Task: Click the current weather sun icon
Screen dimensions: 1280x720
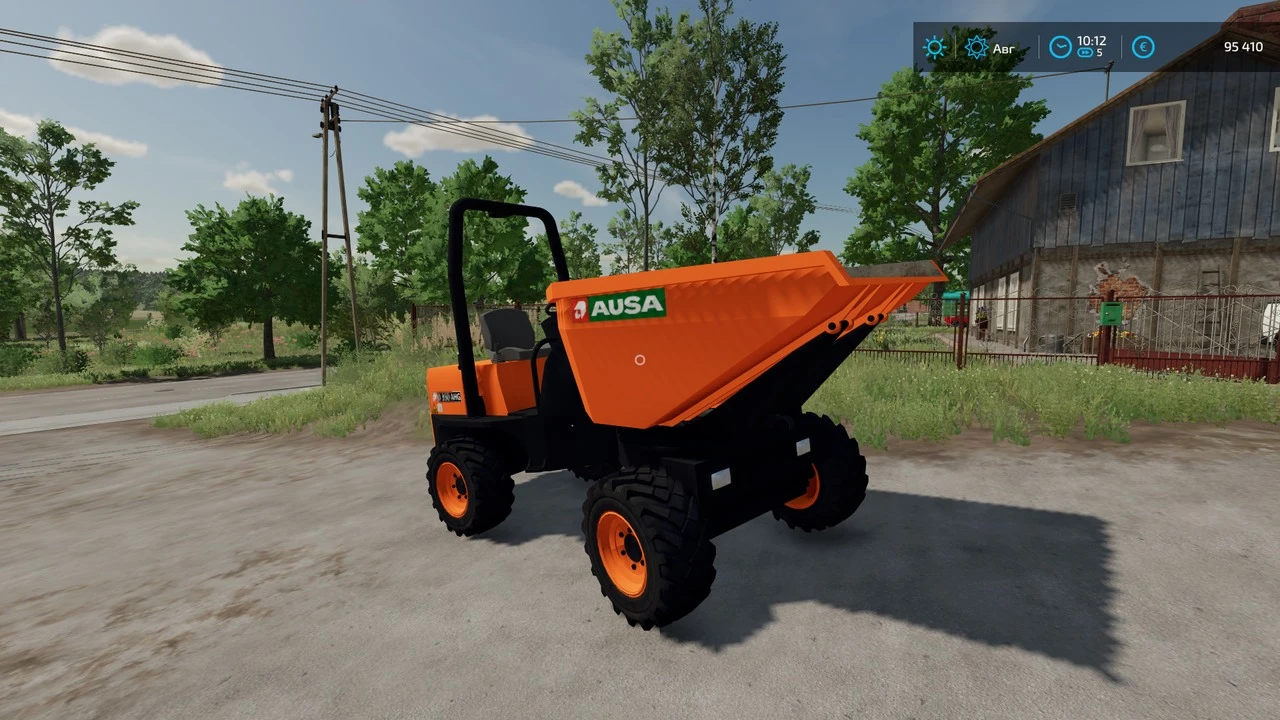Action: (934, 47)
